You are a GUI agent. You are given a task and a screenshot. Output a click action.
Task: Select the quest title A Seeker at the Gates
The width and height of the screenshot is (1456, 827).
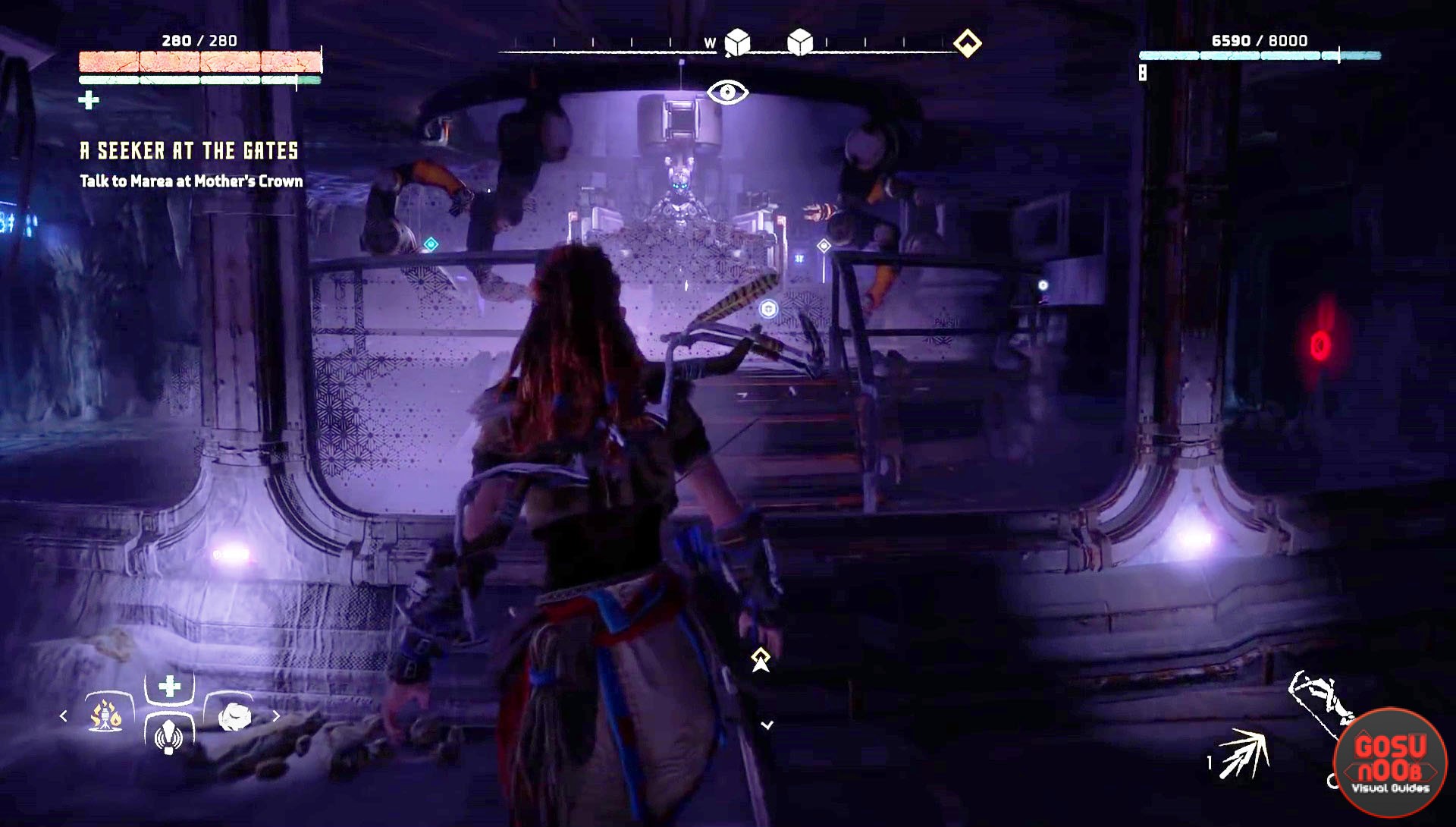click(188, 150)
